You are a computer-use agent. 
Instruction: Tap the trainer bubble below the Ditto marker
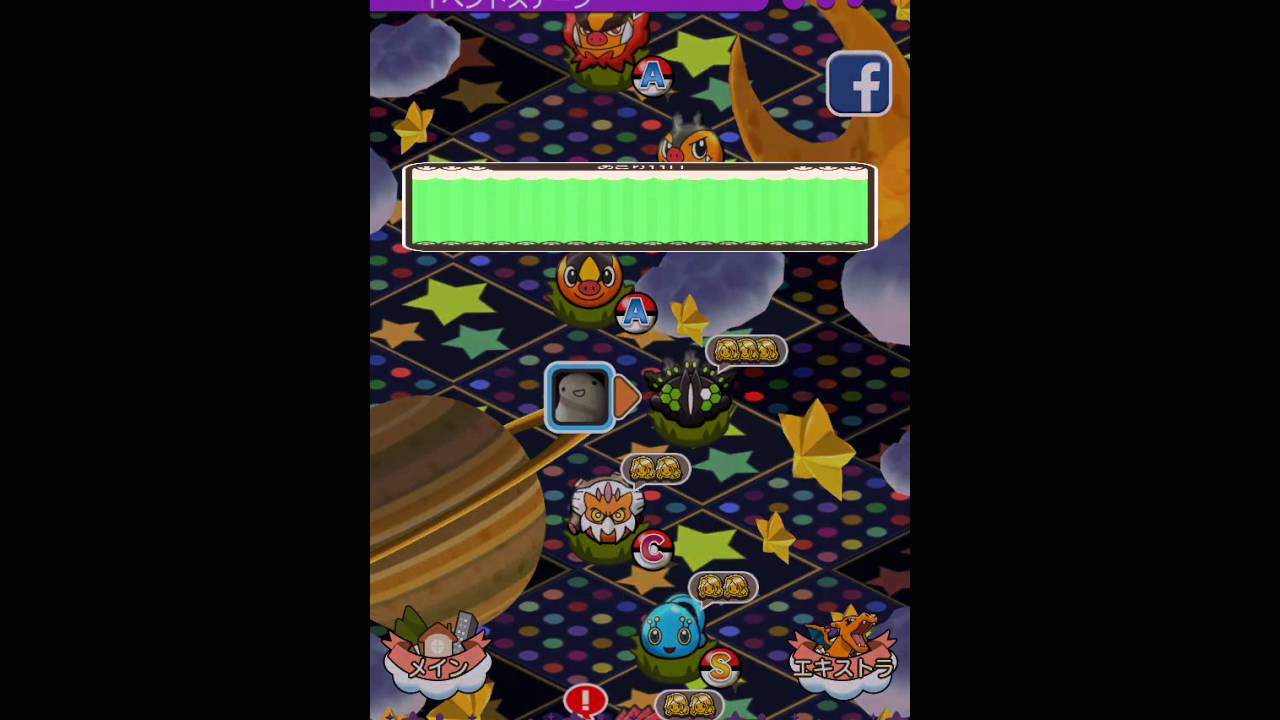[x=655, y=468]
